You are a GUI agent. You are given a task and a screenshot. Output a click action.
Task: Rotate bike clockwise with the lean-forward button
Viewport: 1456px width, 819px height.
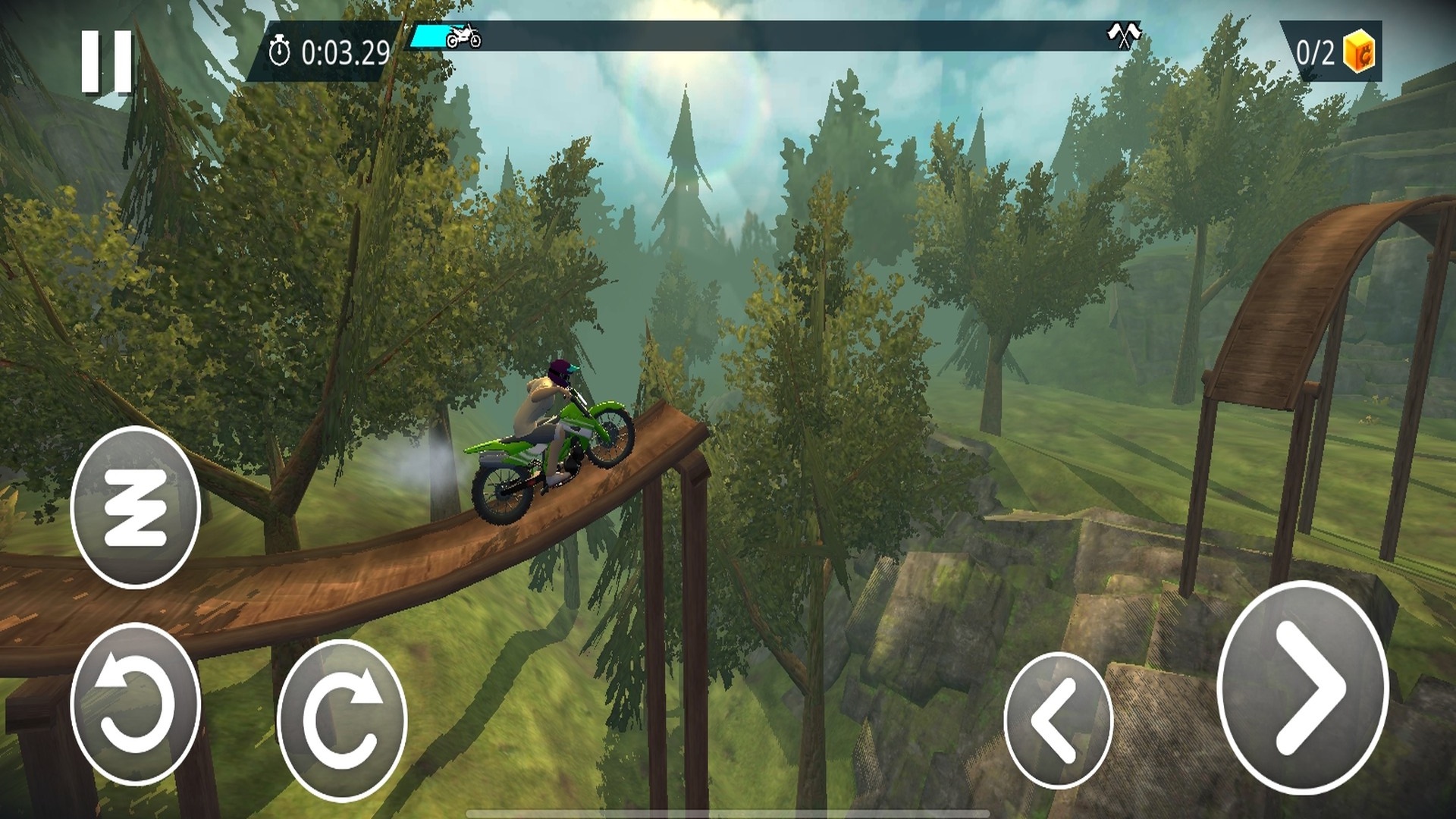(x=341, y=720)
